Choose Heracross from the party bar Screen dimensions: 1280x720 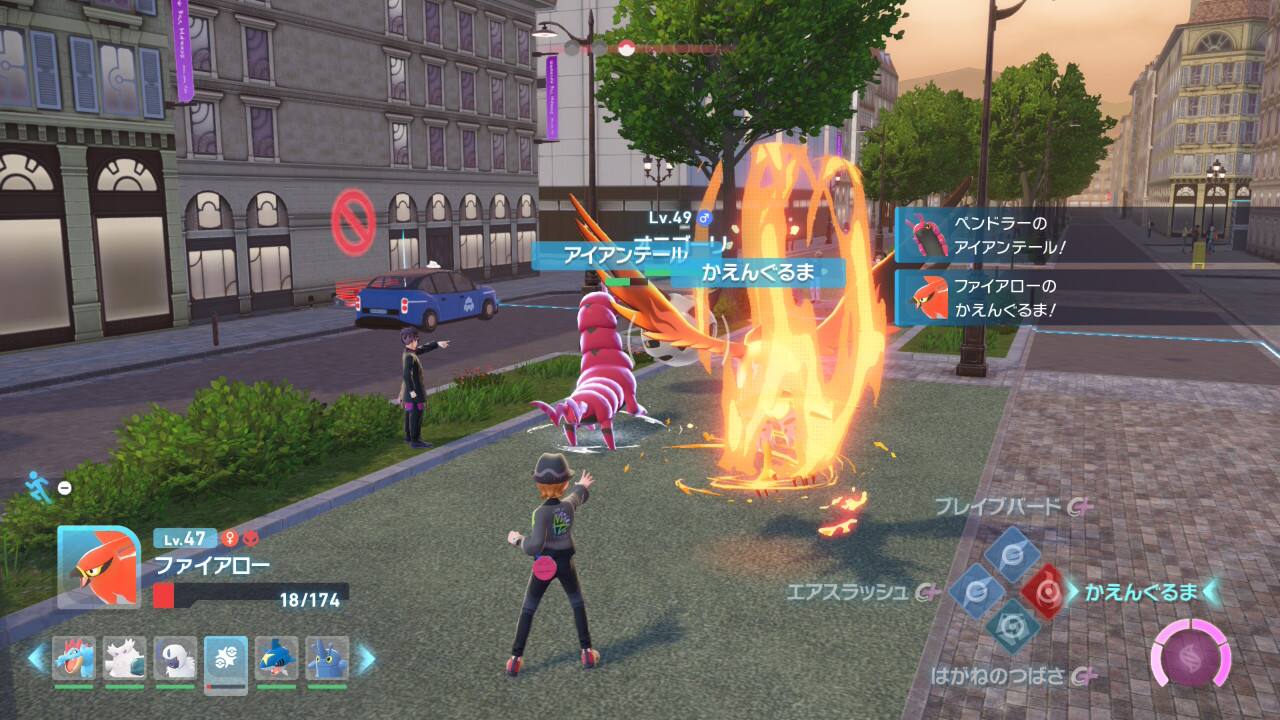pyautogui.click(x=327, y=658)
